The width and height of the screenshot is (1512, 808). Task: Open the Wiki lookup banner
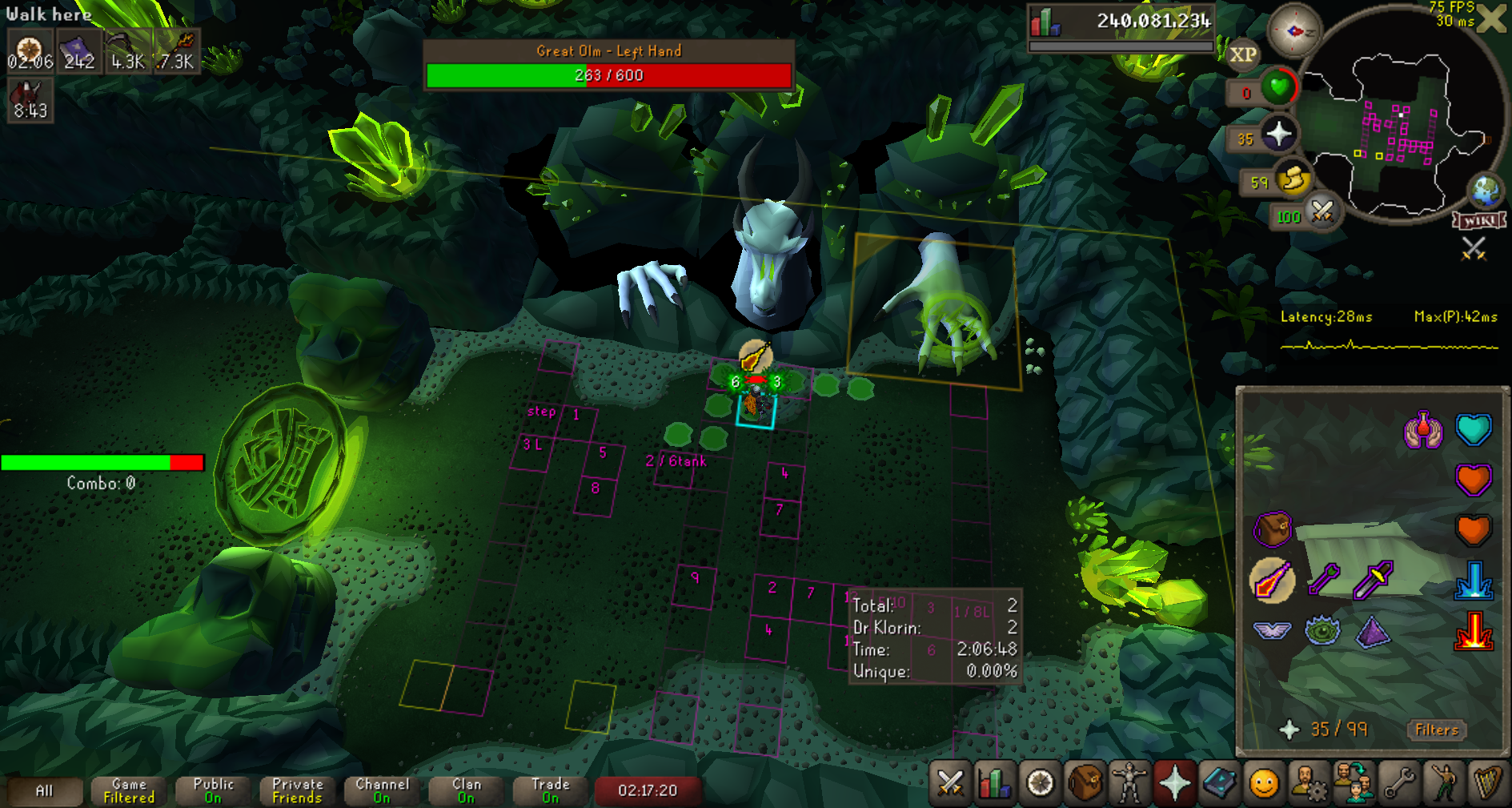[1479, 220]
